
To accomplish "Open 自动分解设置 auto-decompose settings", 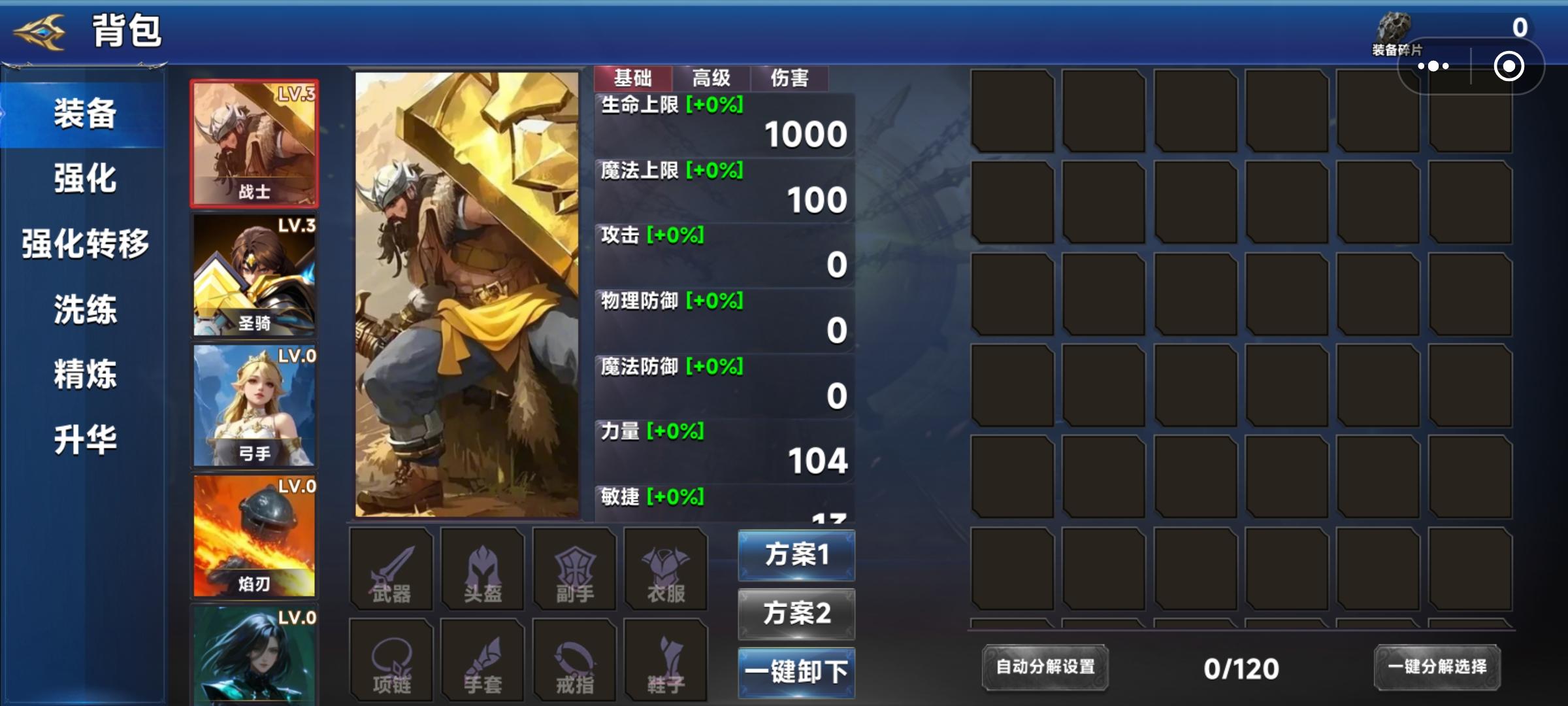I will [x=1045, y=668].
